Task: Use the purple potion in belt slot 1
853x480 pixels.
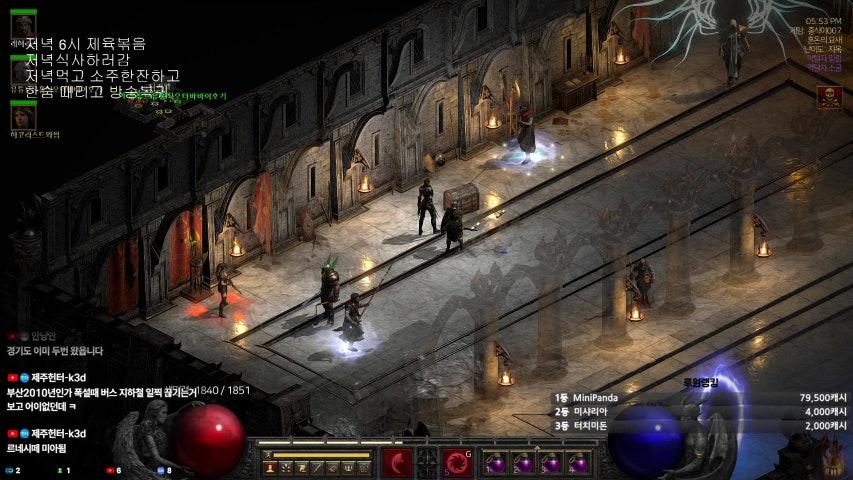Action: [x=495, y=464]
